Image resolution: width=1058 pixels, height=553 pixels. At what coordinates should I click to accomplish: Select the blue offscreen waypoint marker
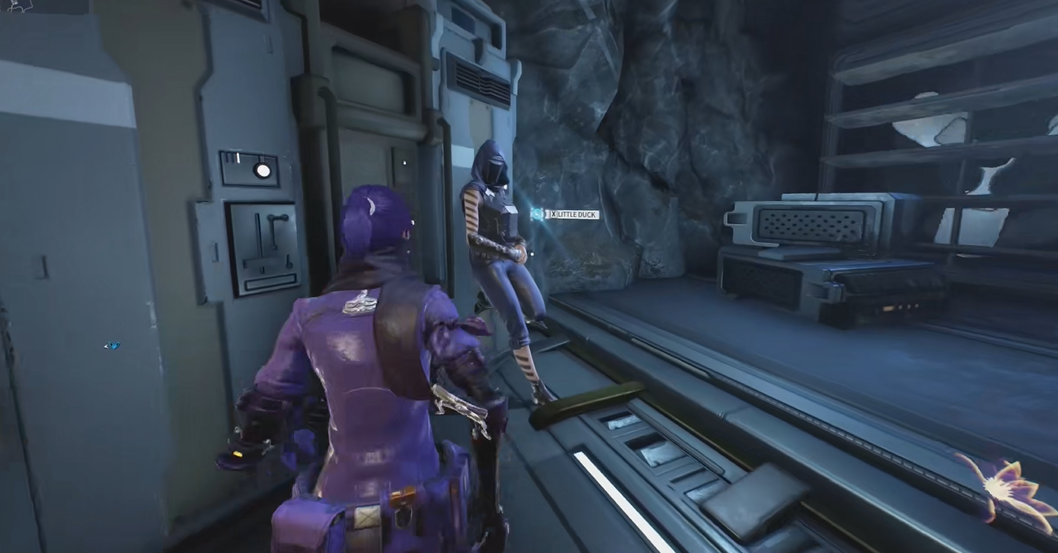point(112,346)
